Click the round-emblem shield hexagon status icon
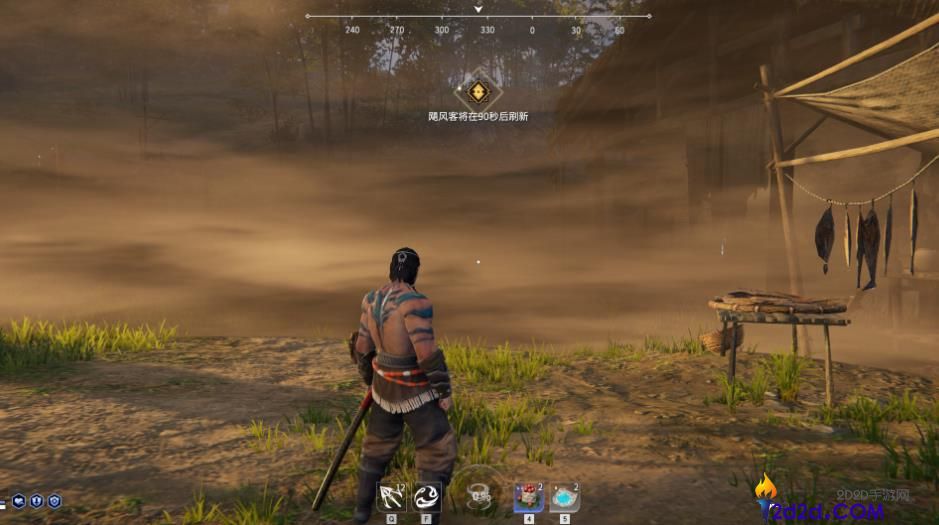939x525 pixels. pyautogui.click(x=54, y=501)
